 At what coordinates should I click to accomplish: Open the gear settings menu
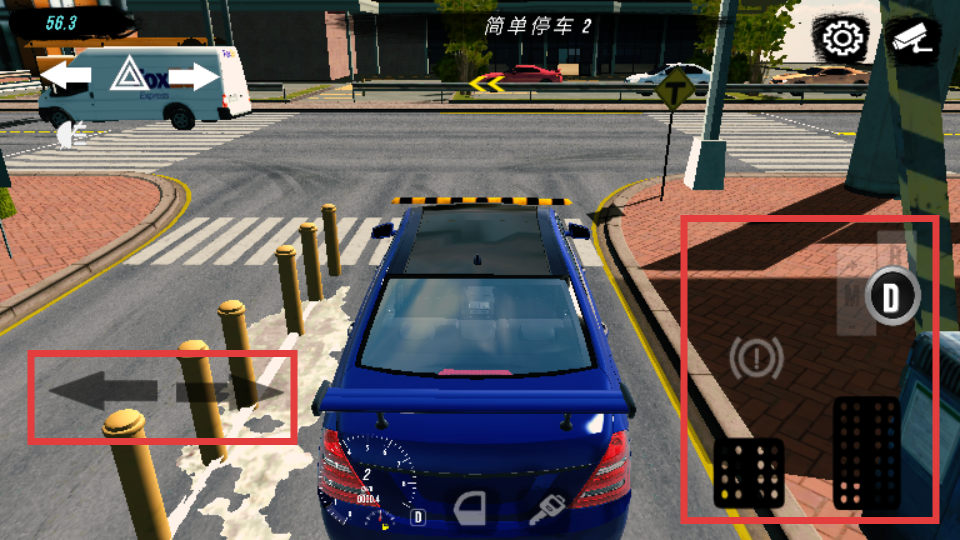point(842,40)
